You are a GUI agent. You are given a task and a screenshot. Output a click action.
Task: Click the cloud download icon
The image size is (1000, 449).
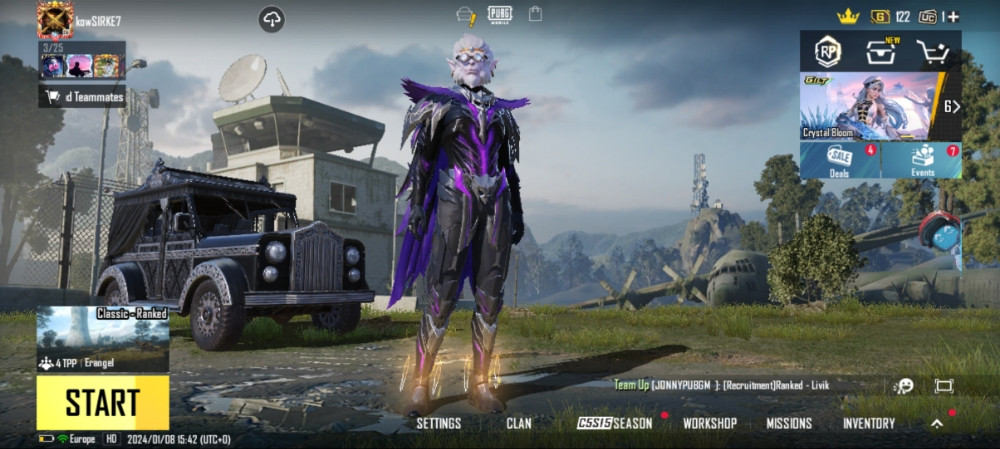coord(271,19)
